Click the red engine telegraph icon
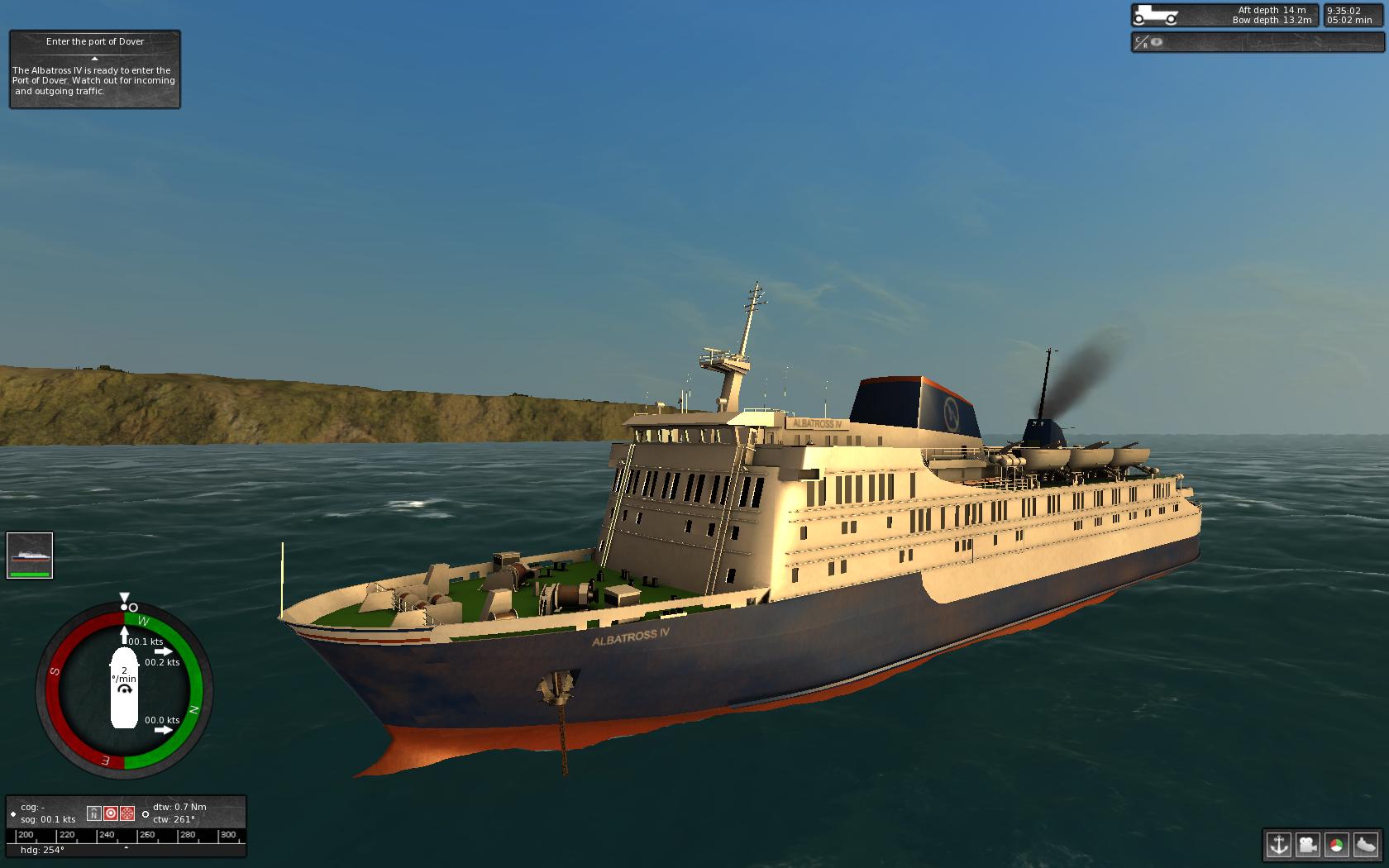 point(127,814)
